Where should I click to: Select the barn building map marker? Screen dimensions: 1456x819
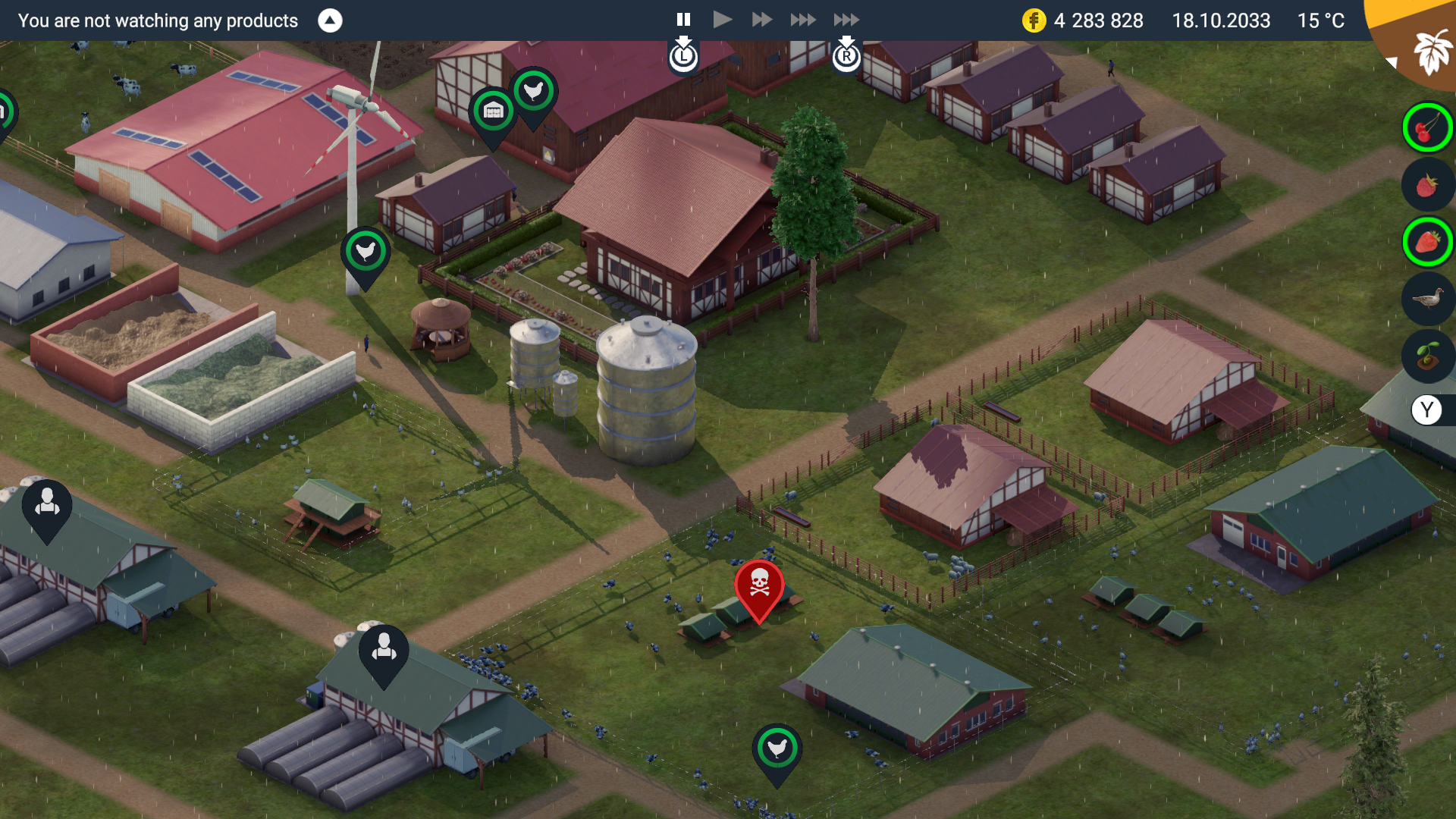[494, 112]
